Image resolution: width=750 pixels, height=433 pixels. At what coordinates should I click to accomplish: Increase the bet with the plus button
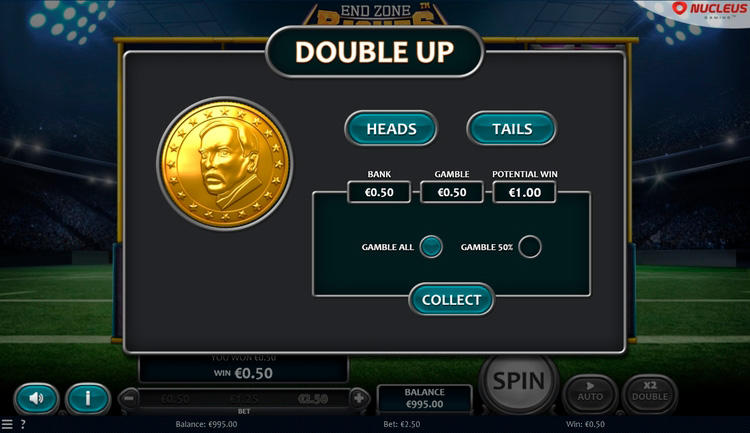coord(360,398)
